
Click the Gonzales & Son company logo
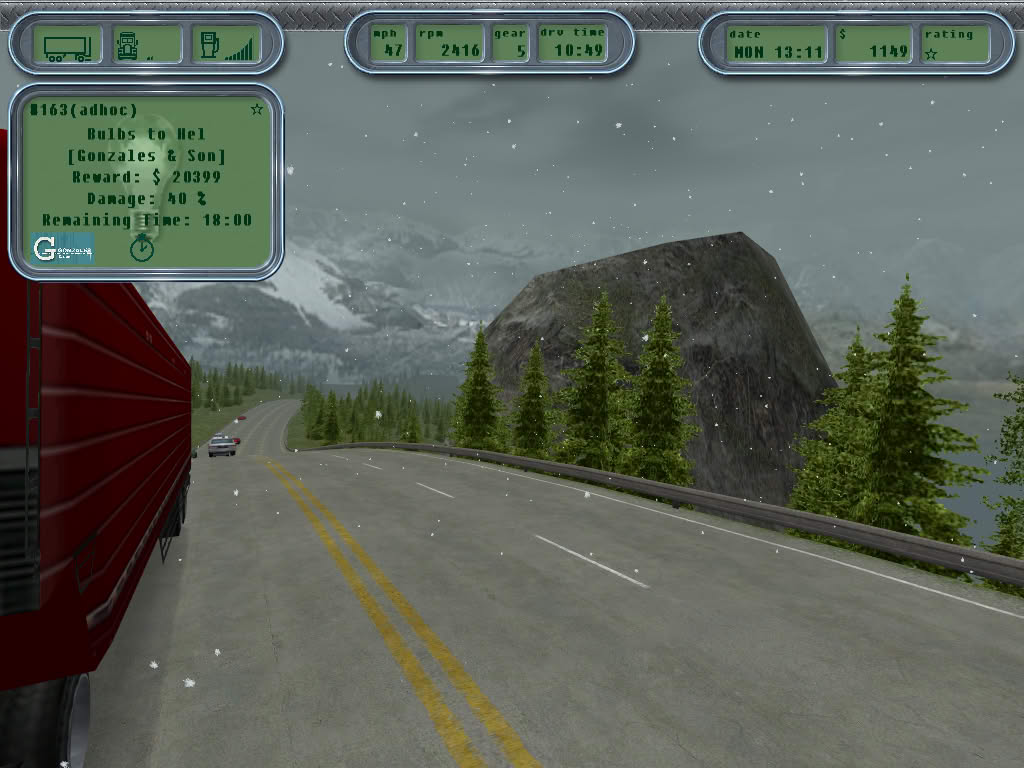pyautogui.click(x=62, y=248)
